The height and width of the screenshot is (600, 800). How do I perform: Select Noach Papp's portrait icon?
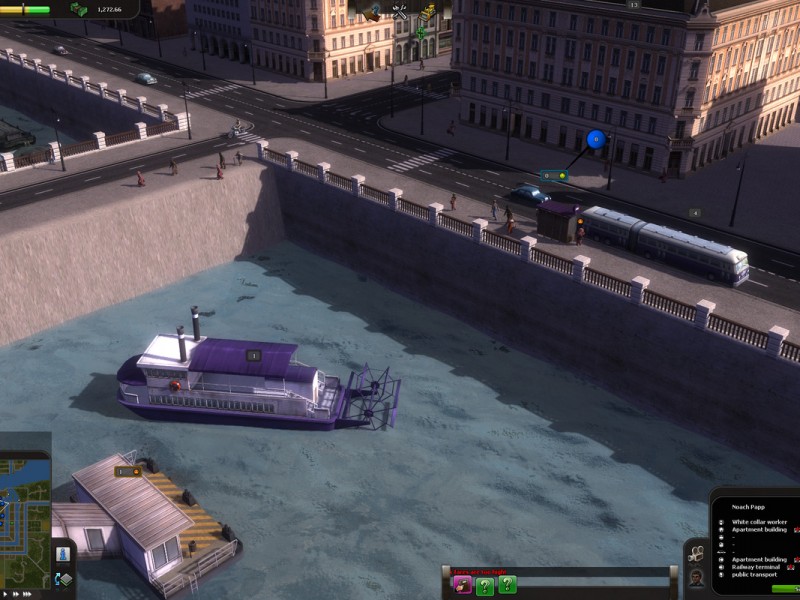point(696,577)
